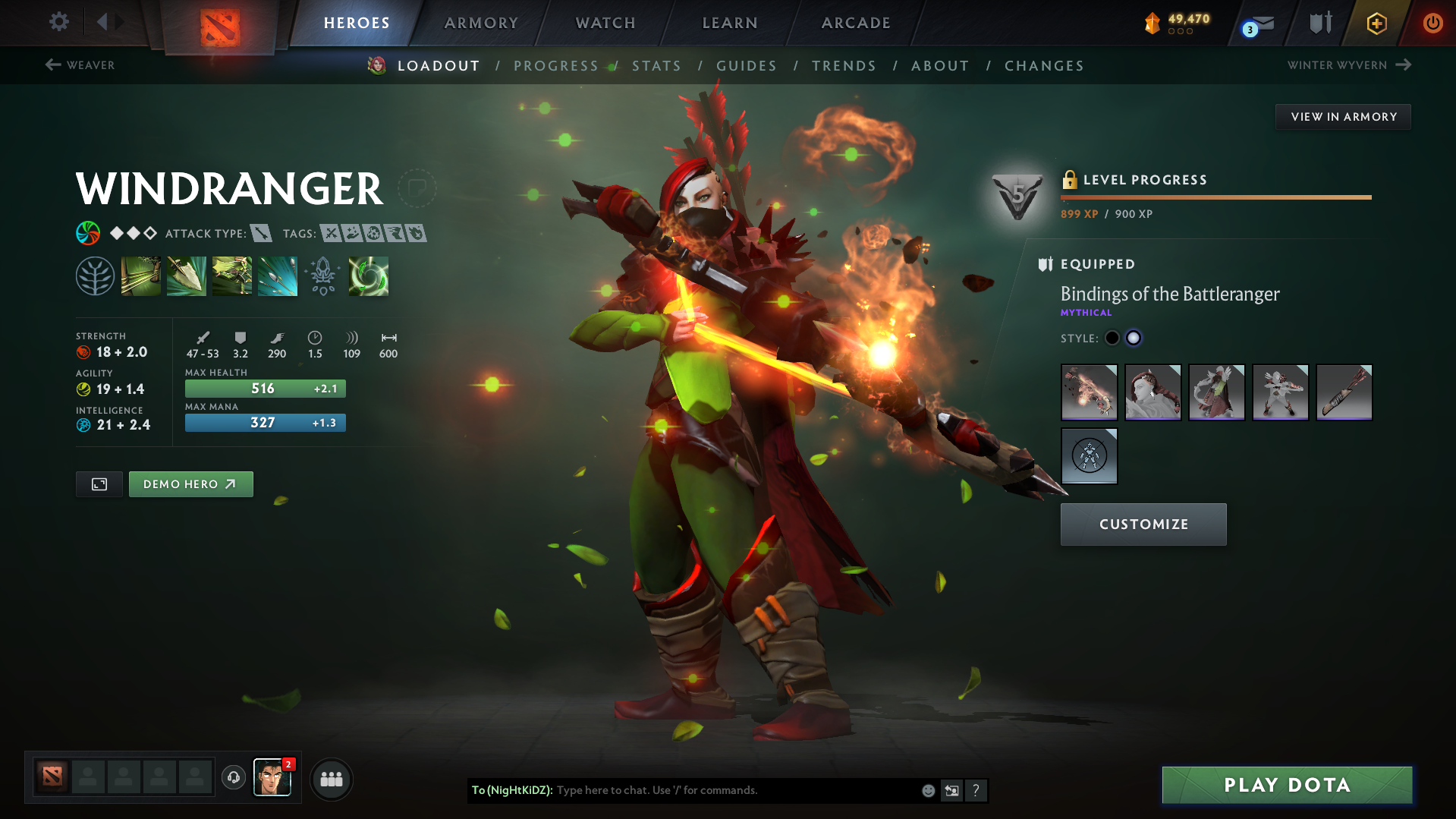Click the Windrun ability icon
This screenshot has height=819, width=1456.
coord(232,276)
